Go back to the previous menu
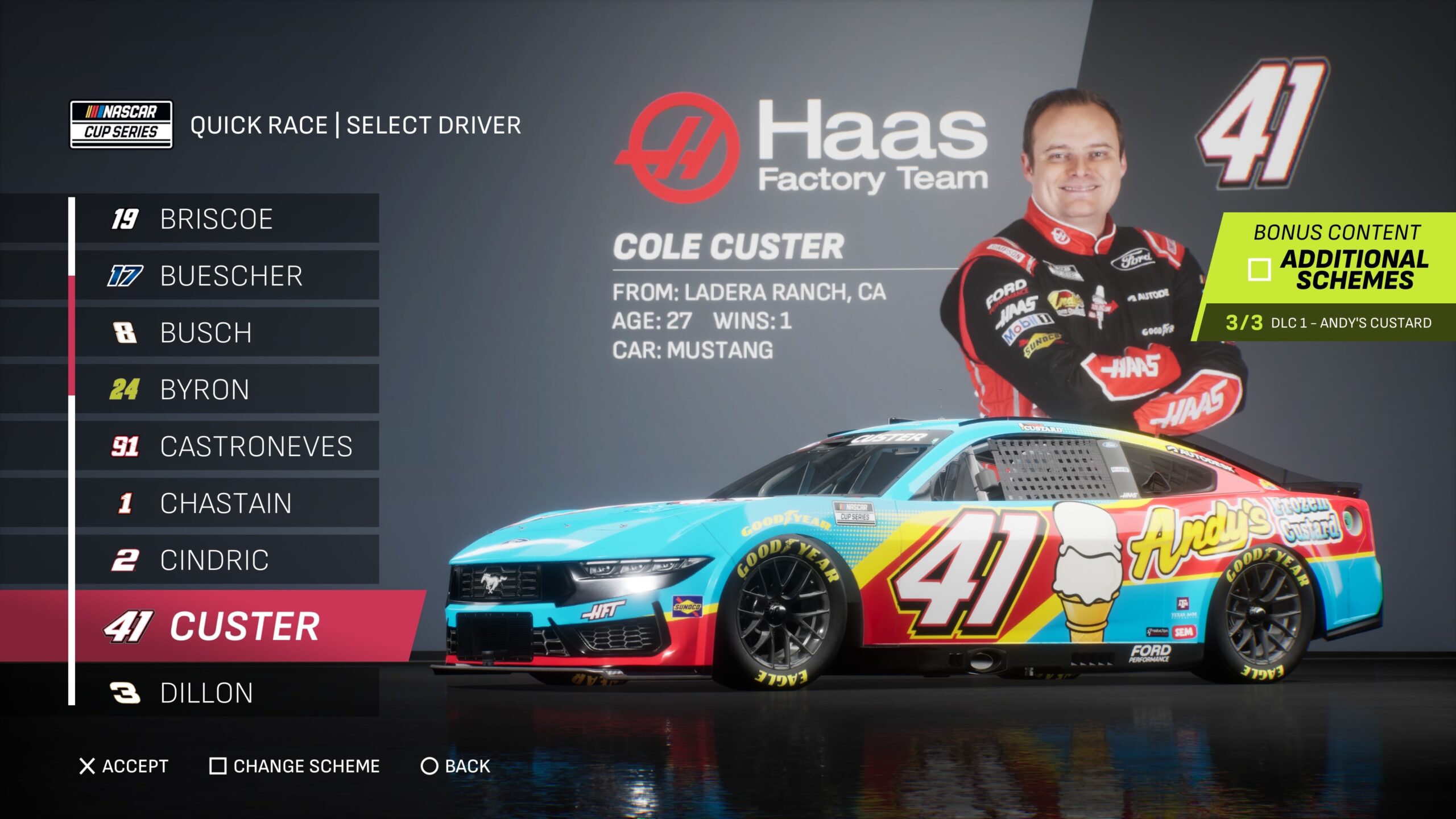This screenshot has width=1456, height=819. click(x=455, y=766)
